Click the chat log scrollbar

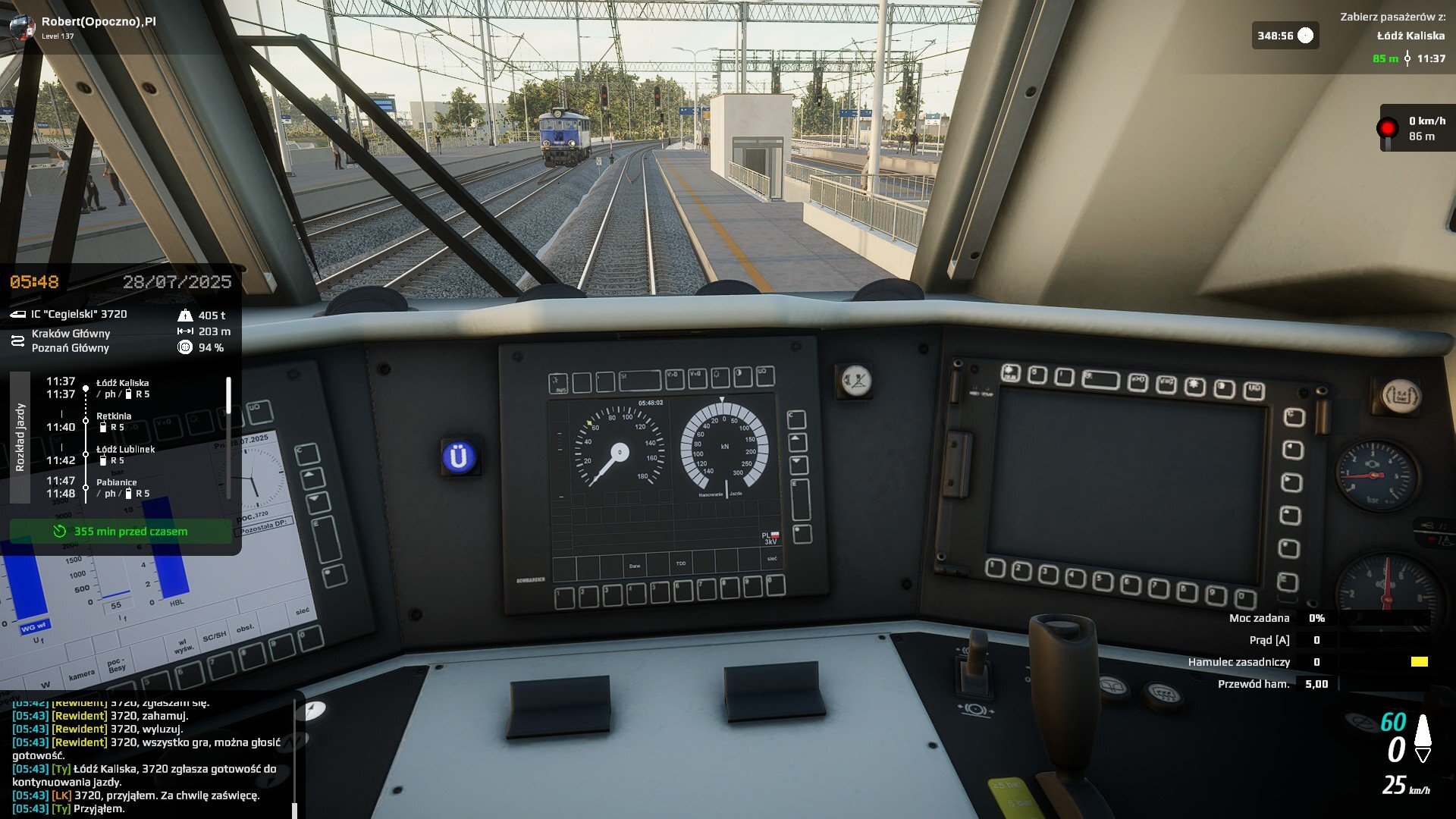294,758
